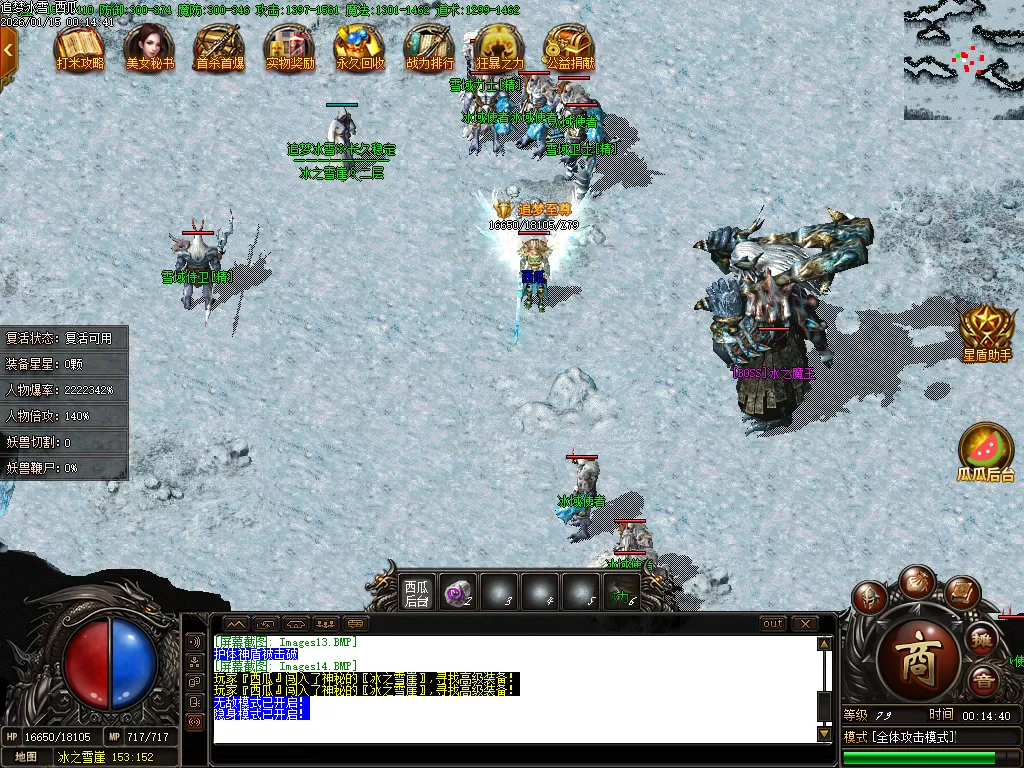Open the 美女秘书 secretary icon

coord(150,48)
